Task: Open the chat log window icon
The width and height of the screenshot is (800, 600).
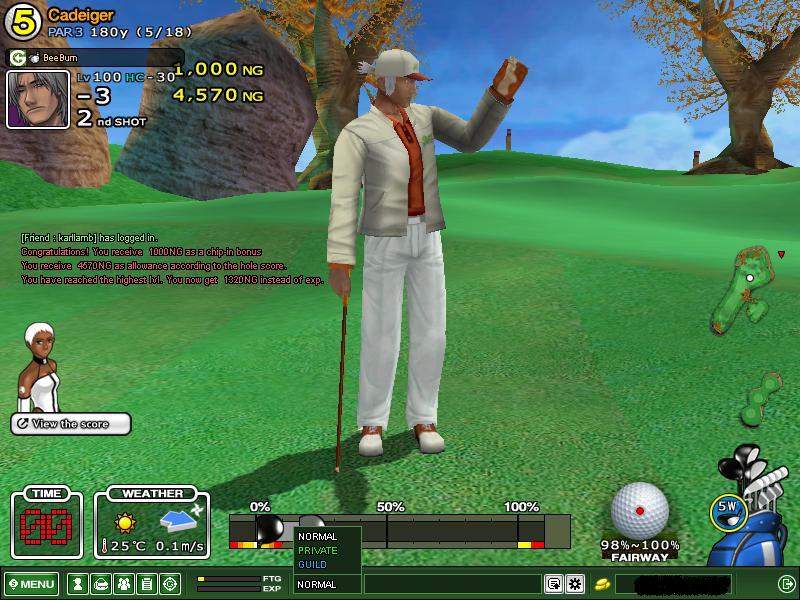Action: point(553,584)
